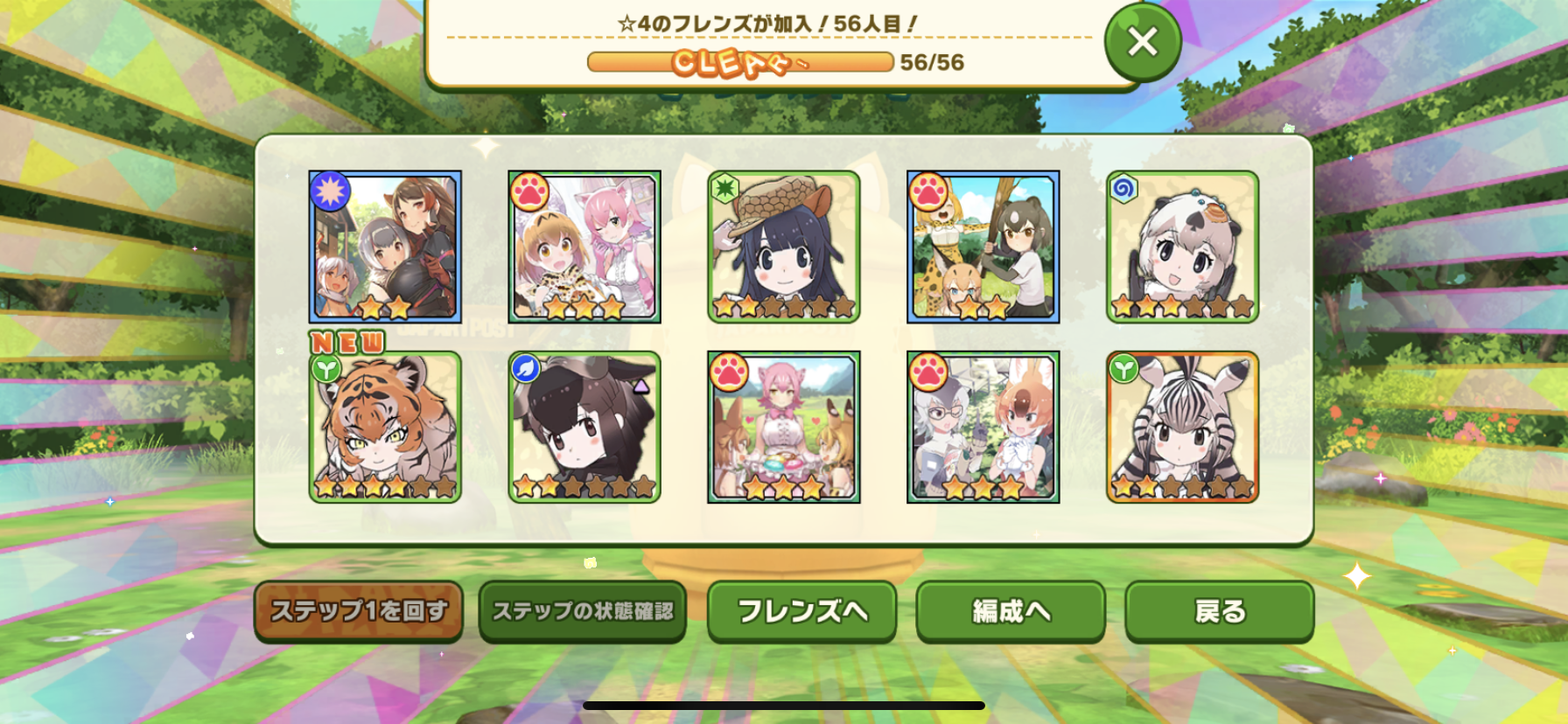Image resolution: width=1568 pixels, height=724 pixels.
Task: Spin Step 1 gacha again (ステップ1を回す)
Action: click(x=359, y=611)
